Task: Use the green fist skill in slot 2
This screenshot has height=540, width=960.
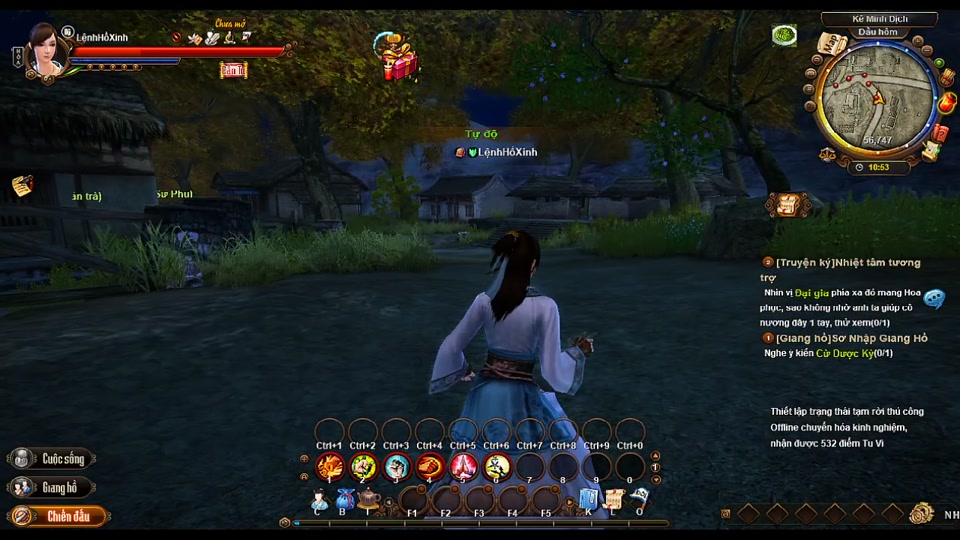Action: click(363, 466)
